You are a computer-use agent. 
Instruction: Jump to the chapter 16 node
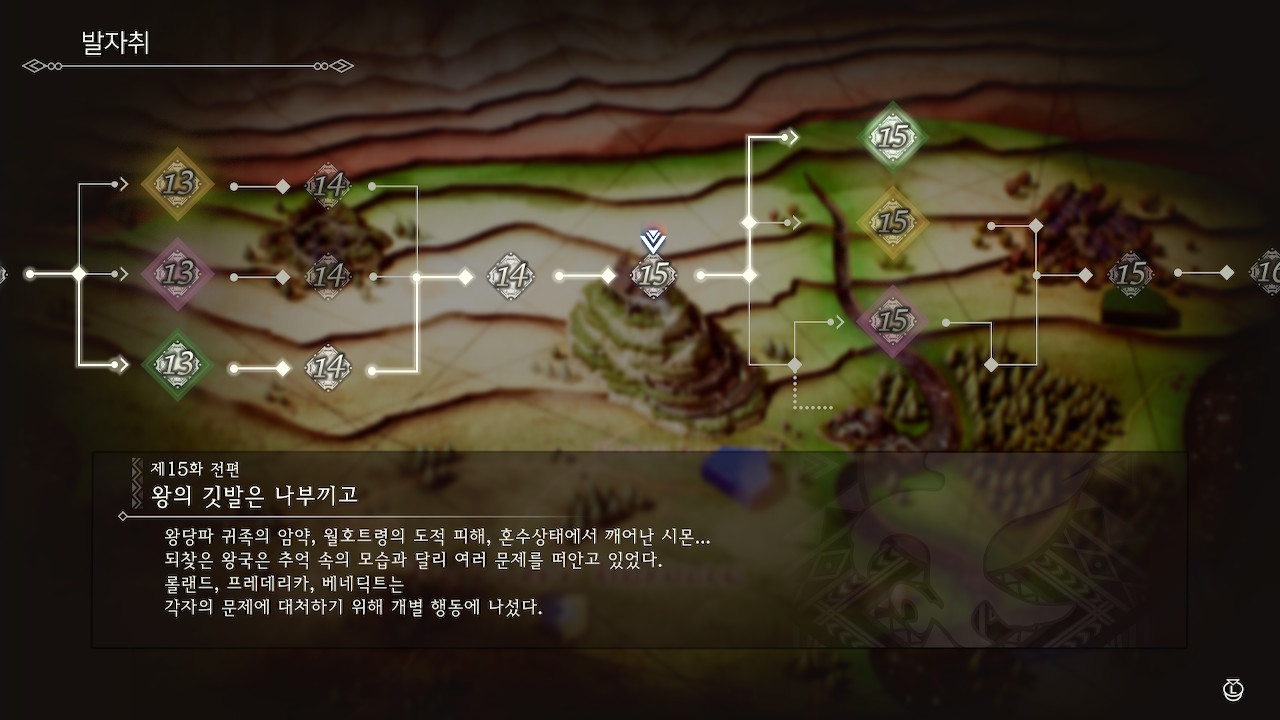click(x=1268, y=272)
